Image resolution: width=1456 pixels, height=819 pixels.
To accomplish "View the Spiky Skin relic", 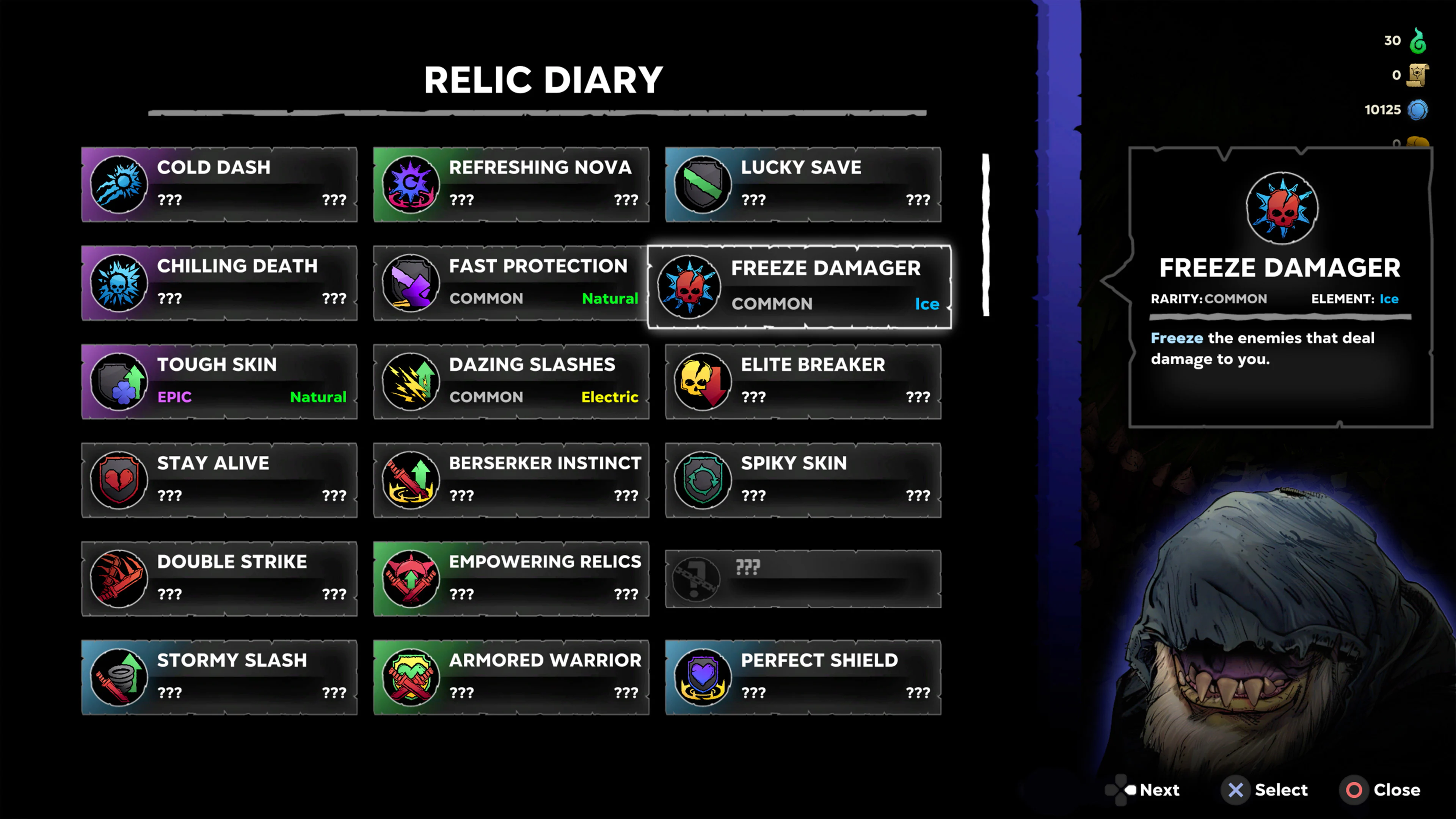I will (803, 480).
